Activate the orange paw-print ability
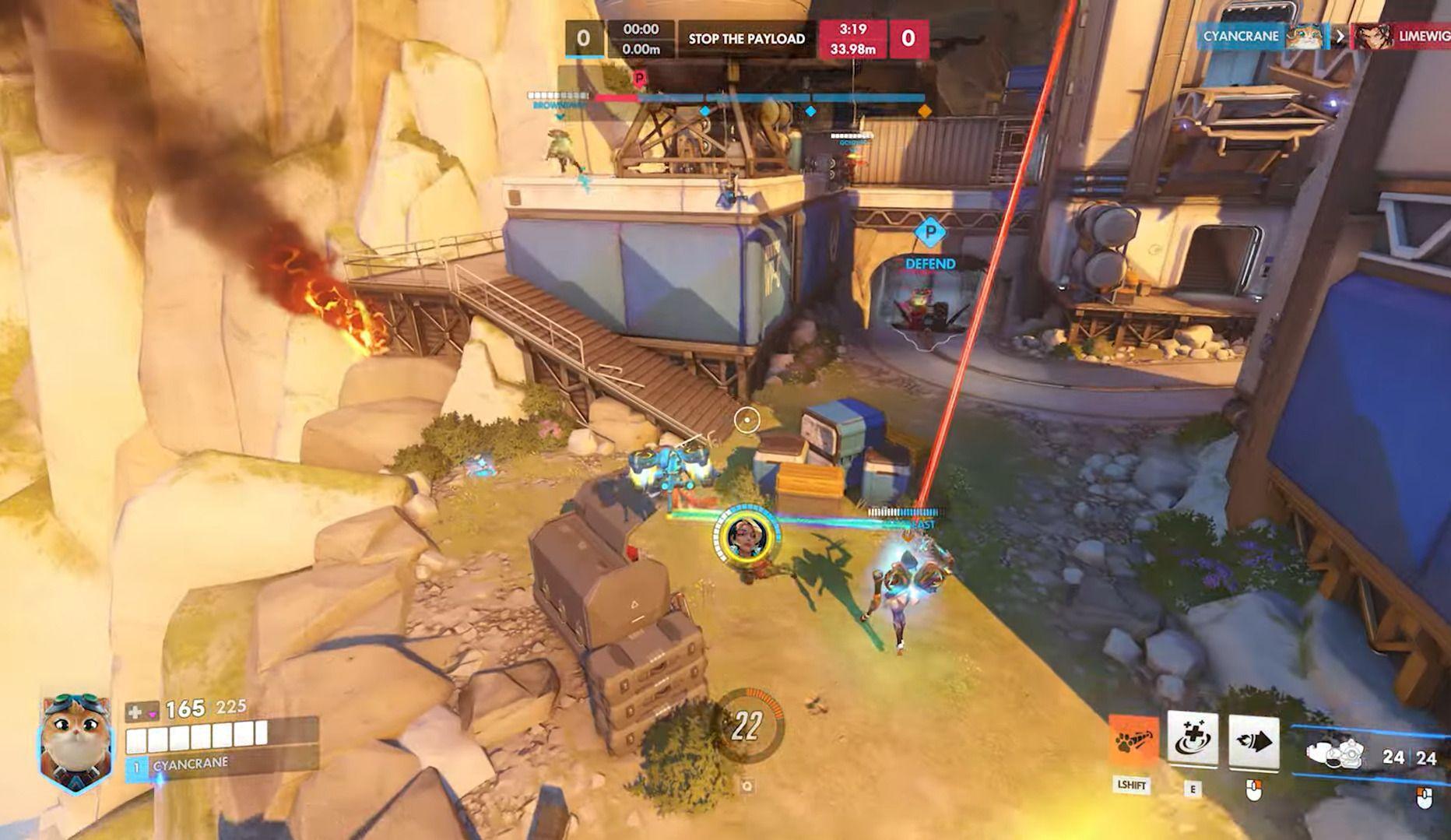This screenshot has width=1451, height=840. click(1133, 743)
